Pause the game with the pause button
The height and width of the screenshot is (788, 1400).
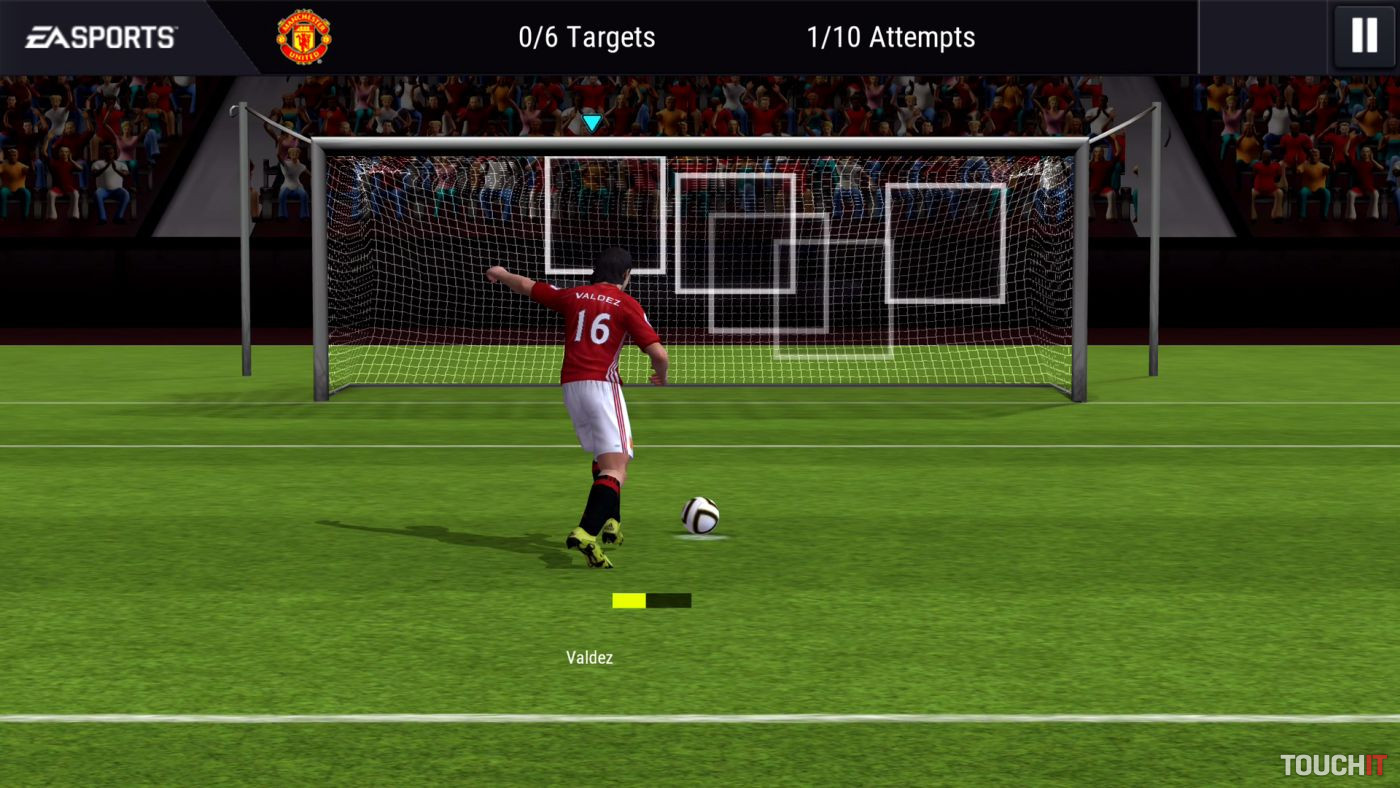click(x=1364, y=36)
